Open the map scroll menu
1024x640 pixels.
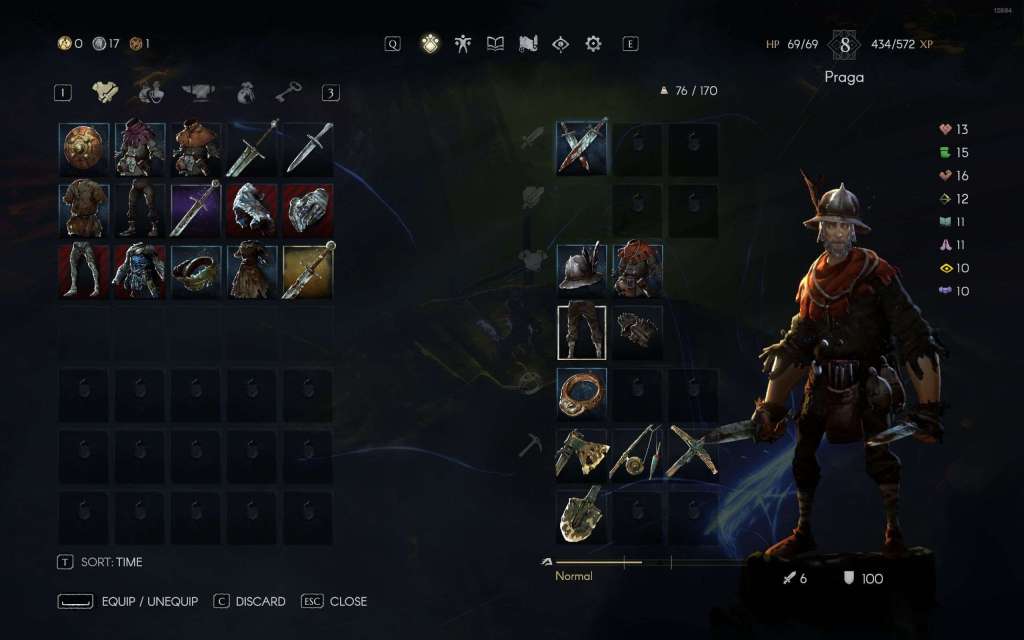coord(528,44)
